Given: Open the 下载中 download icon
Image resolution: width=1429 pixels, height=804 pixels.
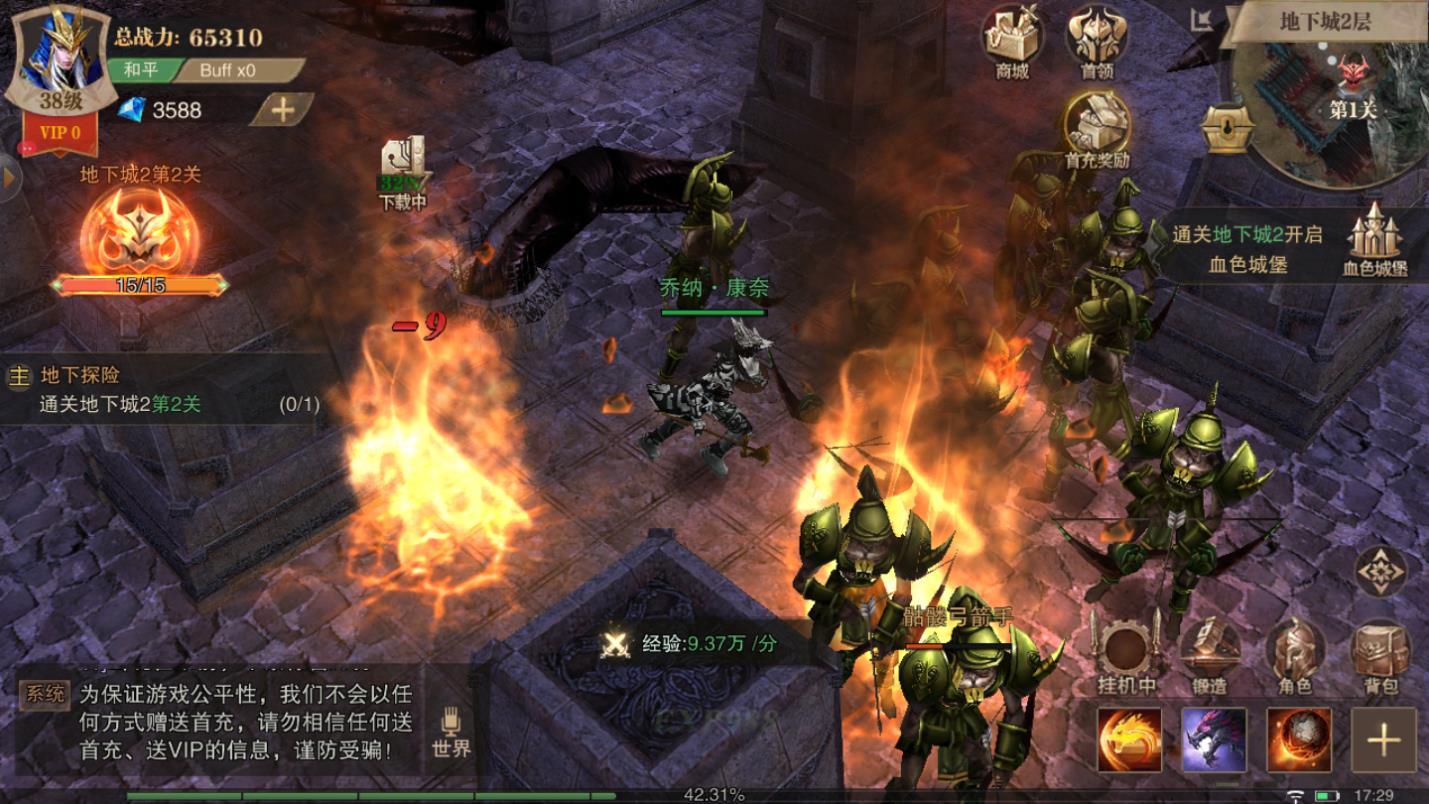Looking at the screenshot, I should point(402,172).
